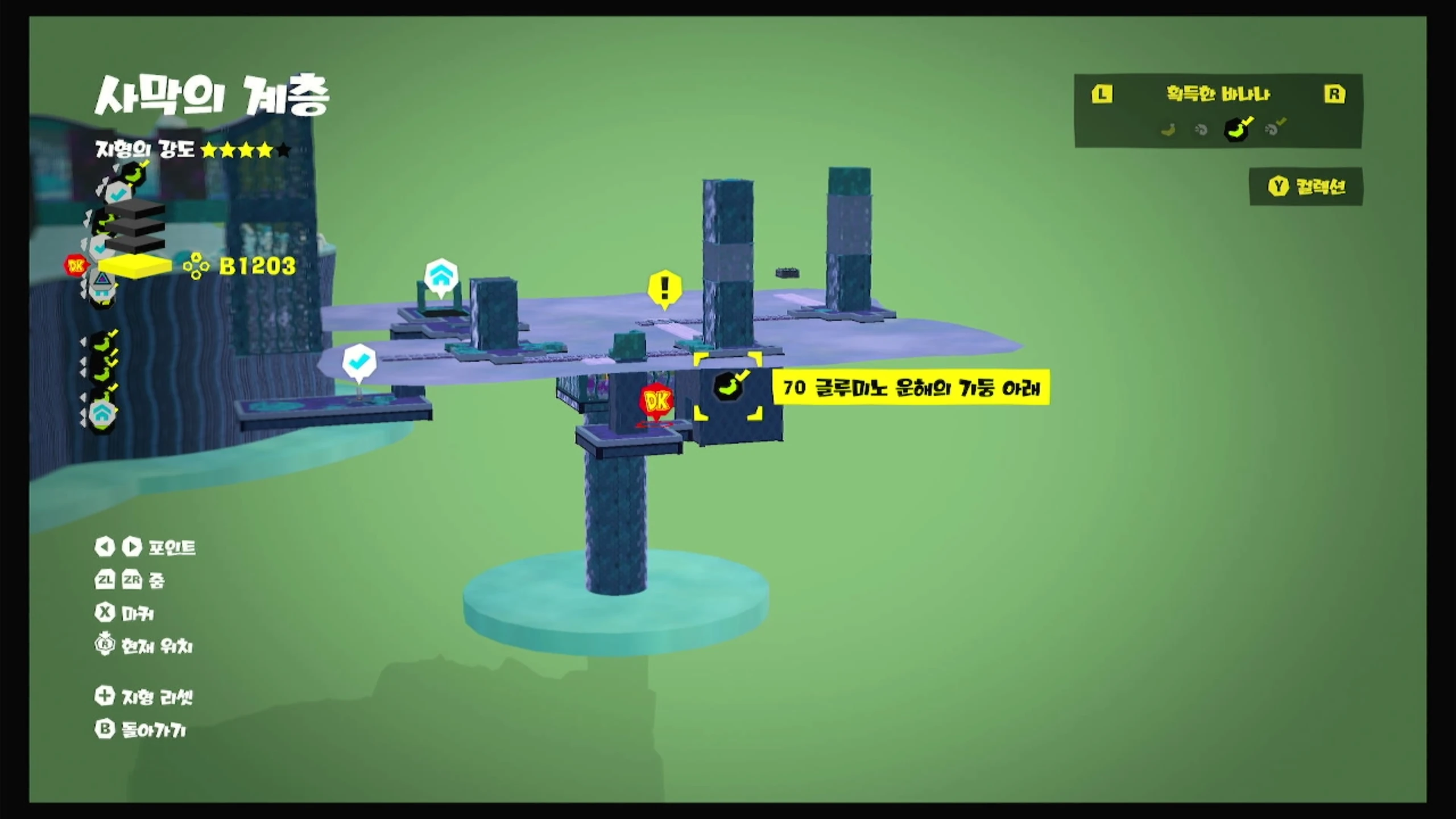Go back with the 돌아가기 option
This screenshot has width=1456, height=819.
141,730
